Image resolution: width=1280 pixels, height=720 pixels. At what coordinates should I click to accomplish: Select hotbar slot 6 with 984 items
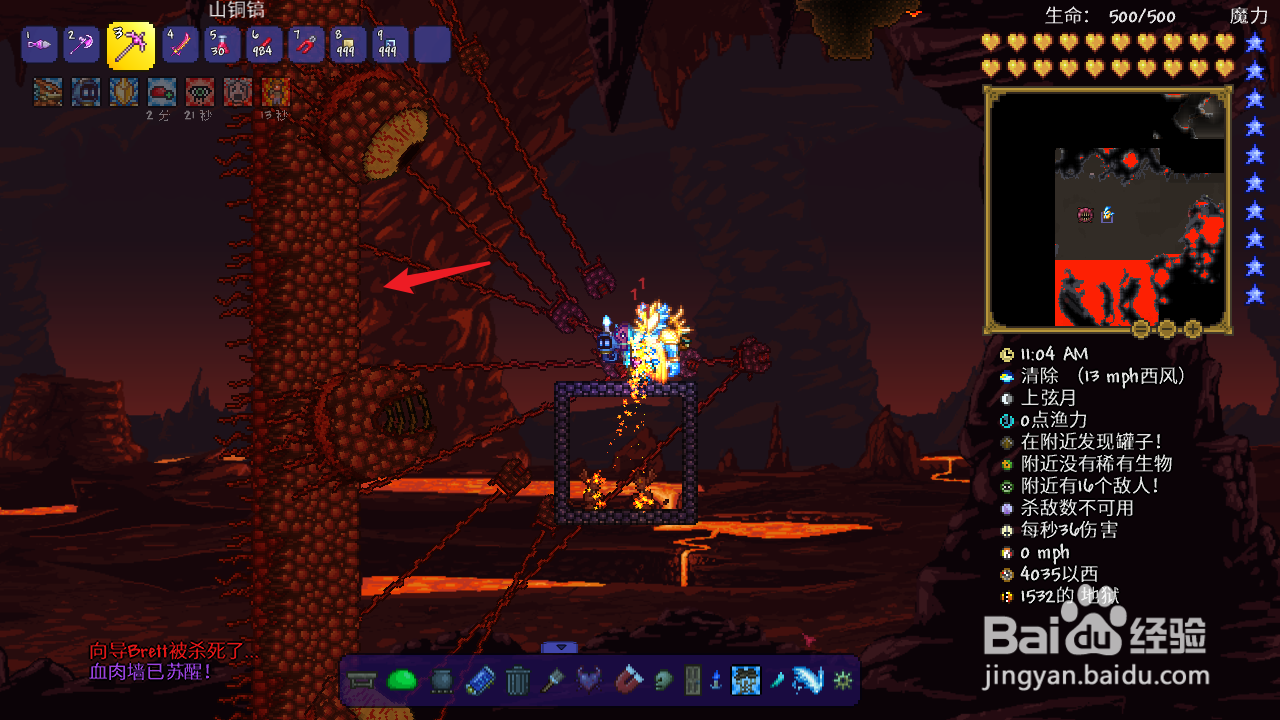(x=263, y=45)
